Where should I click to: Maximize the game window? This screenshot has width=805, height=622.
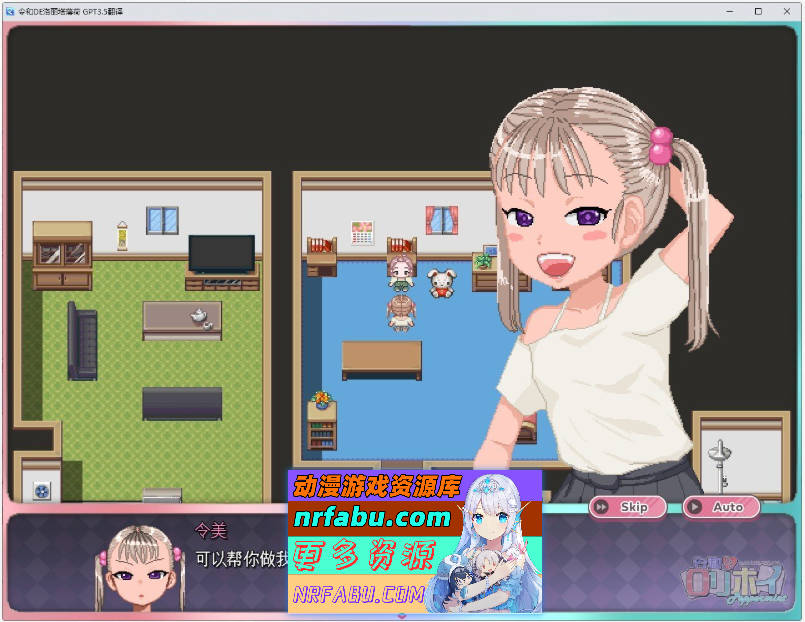pyautogui.click(x=758, y=11)
